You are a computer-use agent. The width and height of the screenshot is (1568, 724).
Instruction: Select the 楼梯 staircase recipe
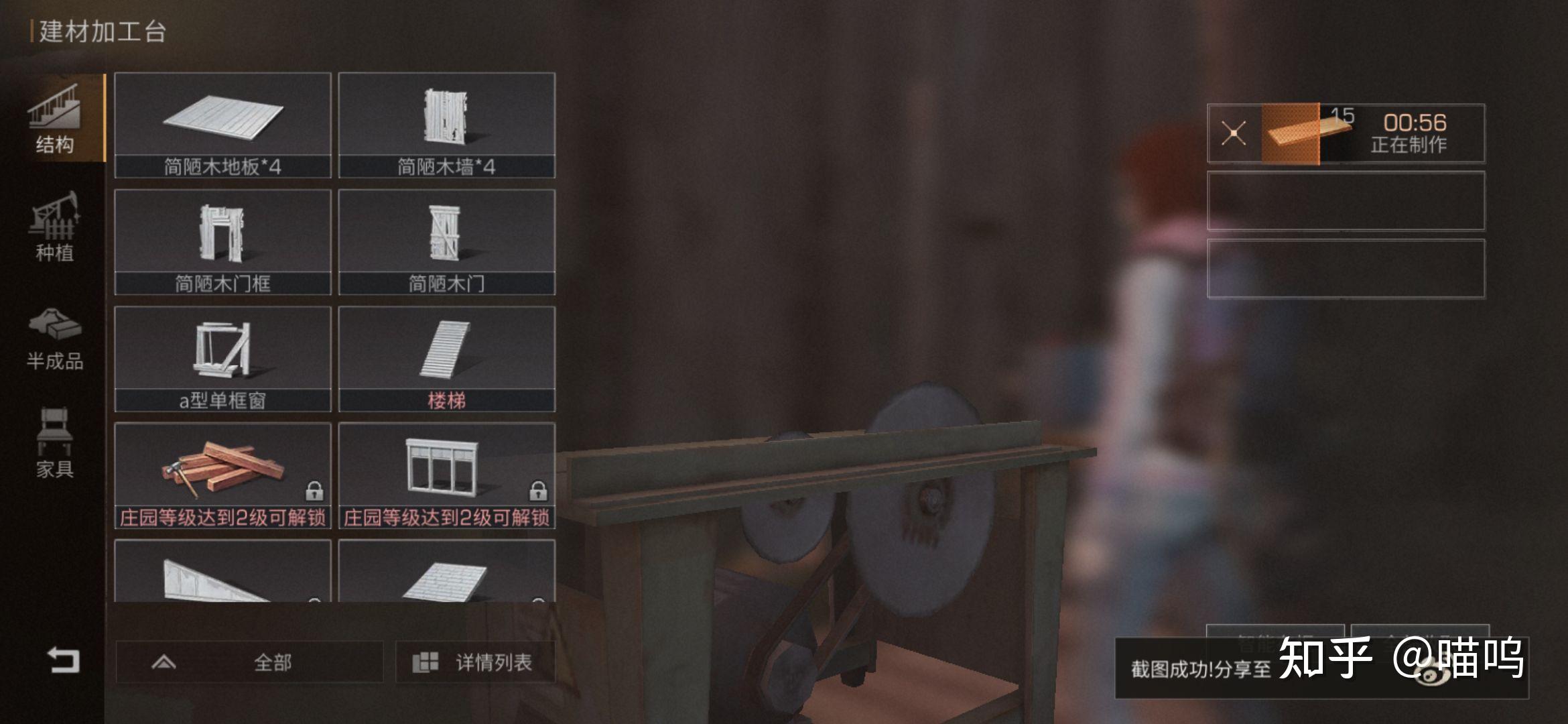[446, 359]
